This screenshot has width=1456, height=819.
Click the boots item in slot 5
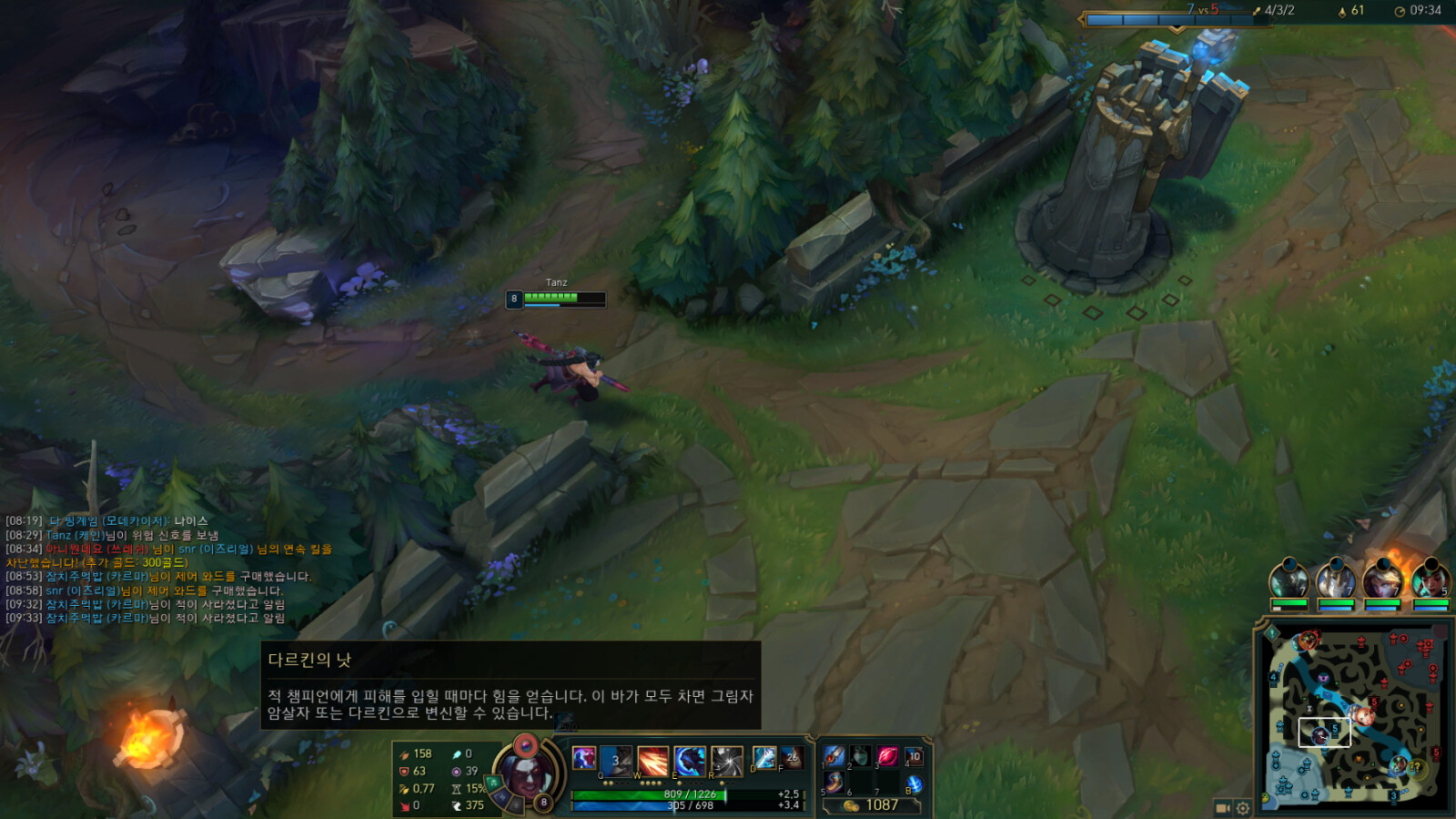(834, 782)
